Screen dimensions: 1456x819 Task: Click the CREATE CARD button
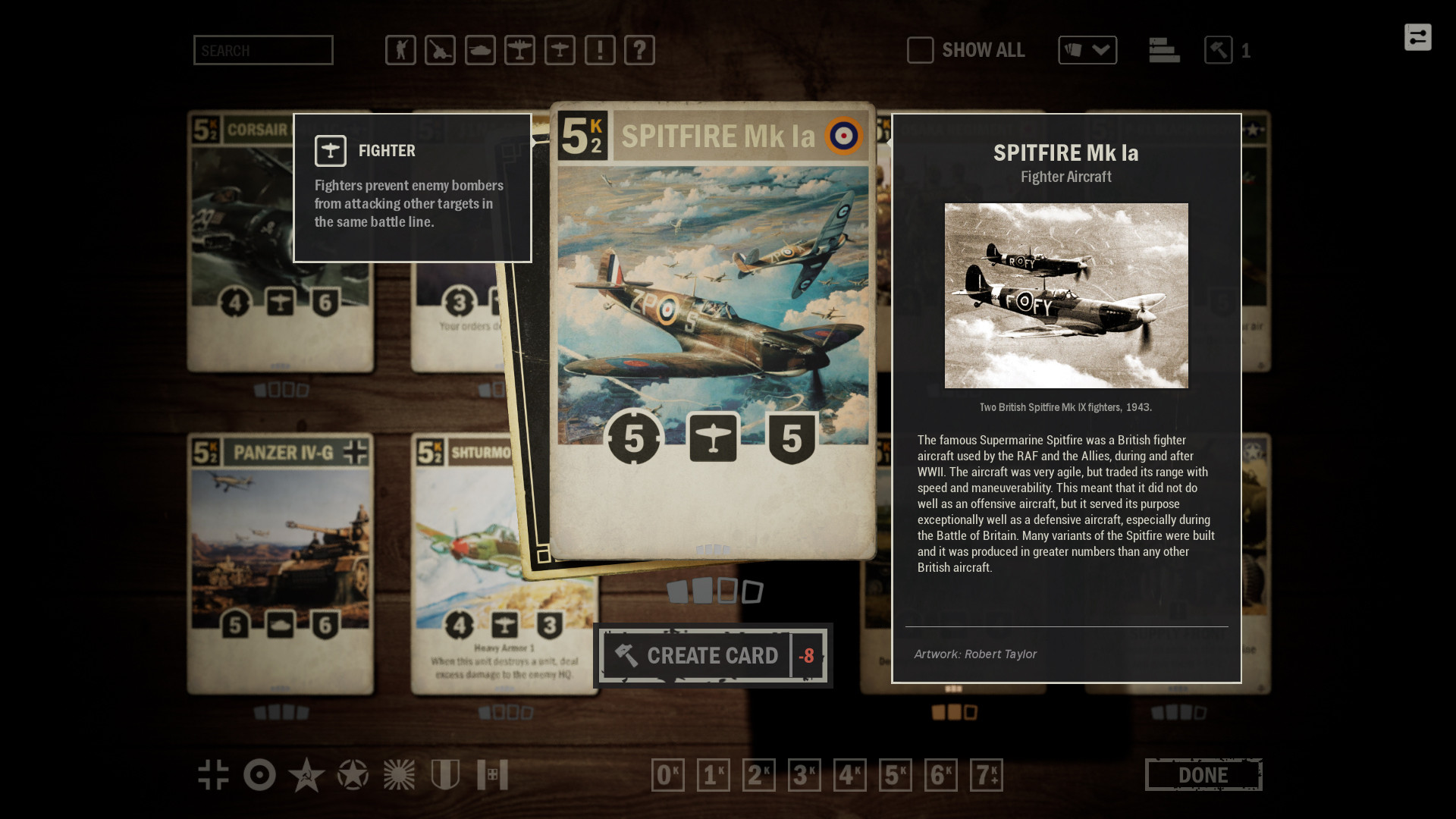(x=712, y=655)
